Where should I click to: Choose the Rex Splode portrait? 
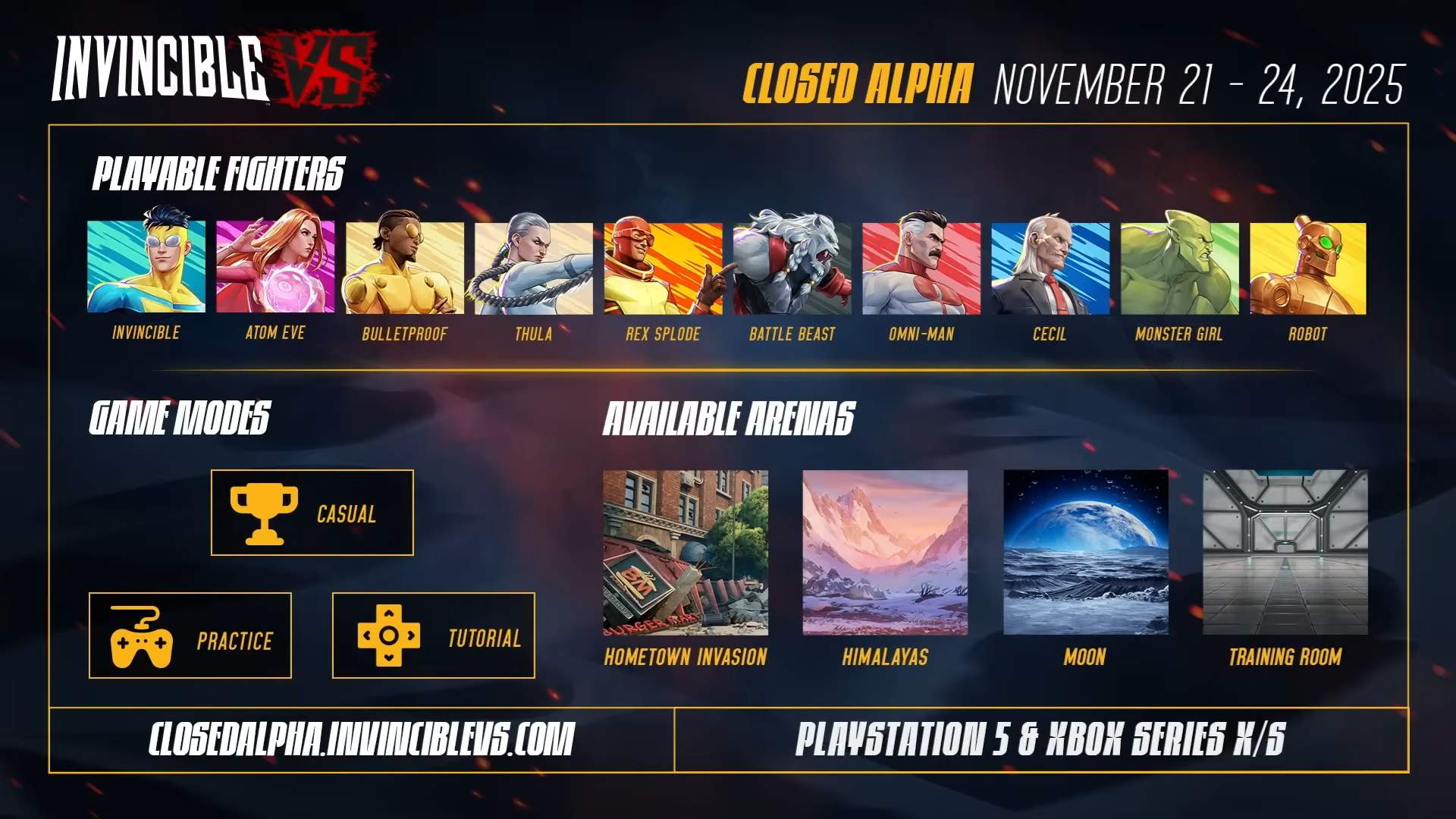pos(663,267)
